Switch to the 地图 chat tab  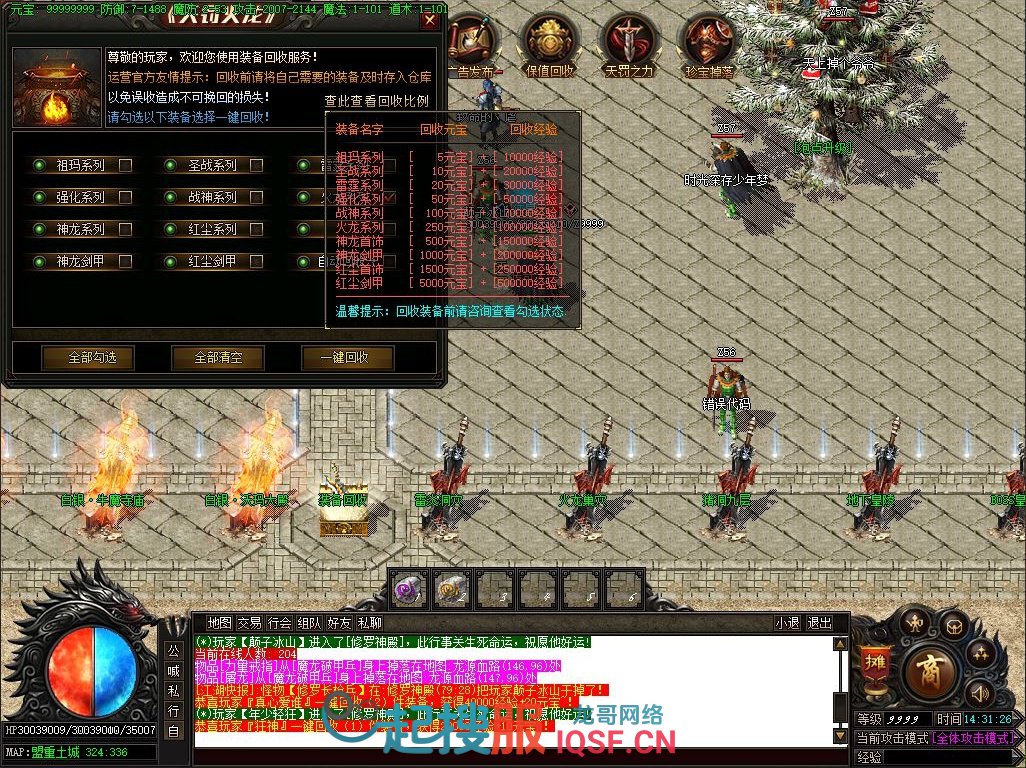pyautogui.click(x=219, y=623)
